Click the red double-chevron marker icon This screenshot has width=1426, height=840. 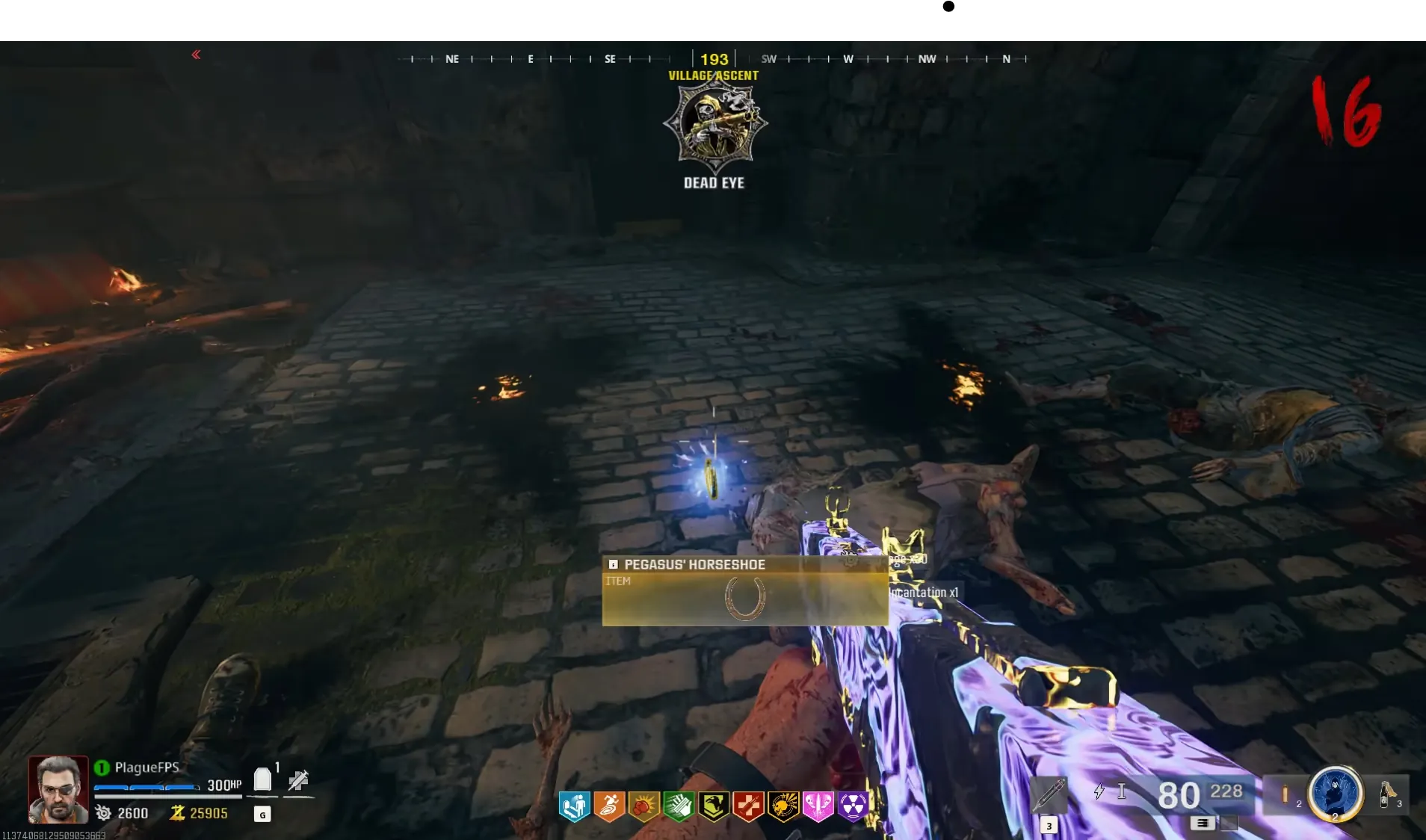pyautogui.click(x=196, y=55)
